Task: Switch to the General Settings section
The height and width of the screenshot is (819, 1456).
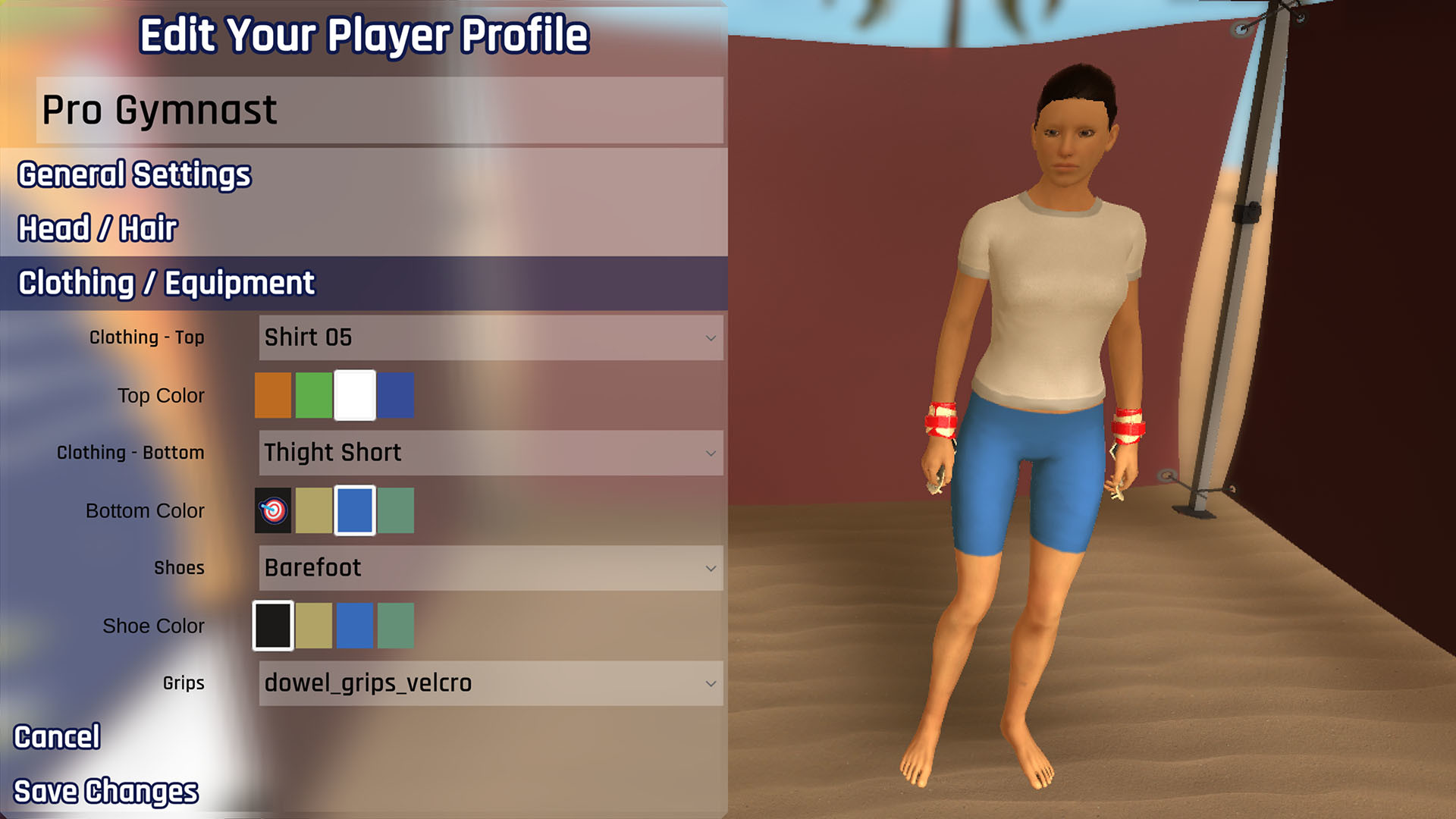Action: pos(133,174)
